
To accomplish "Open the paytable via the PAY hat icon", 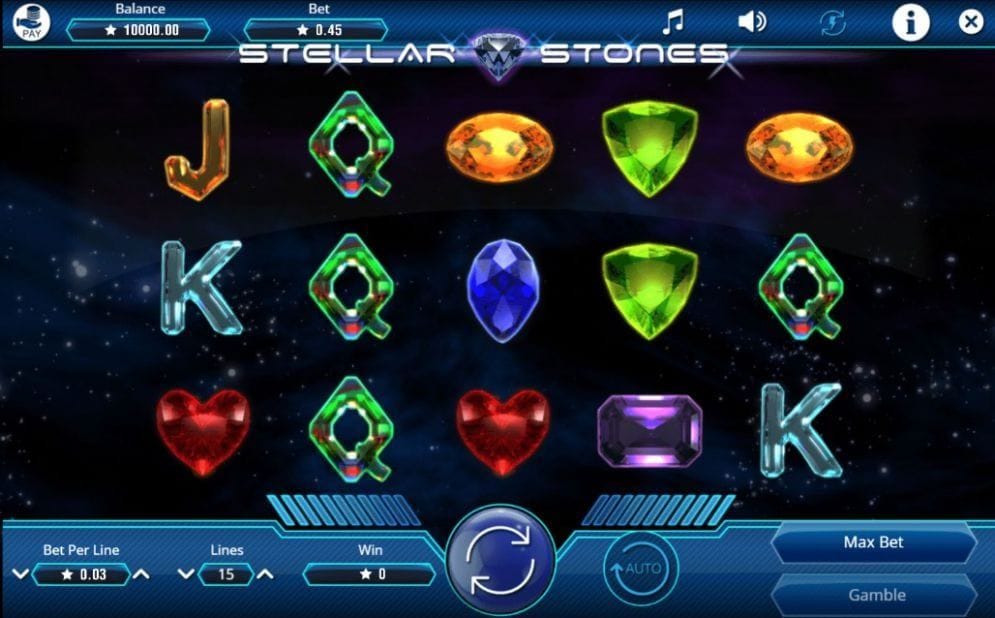I will [32, 22].
